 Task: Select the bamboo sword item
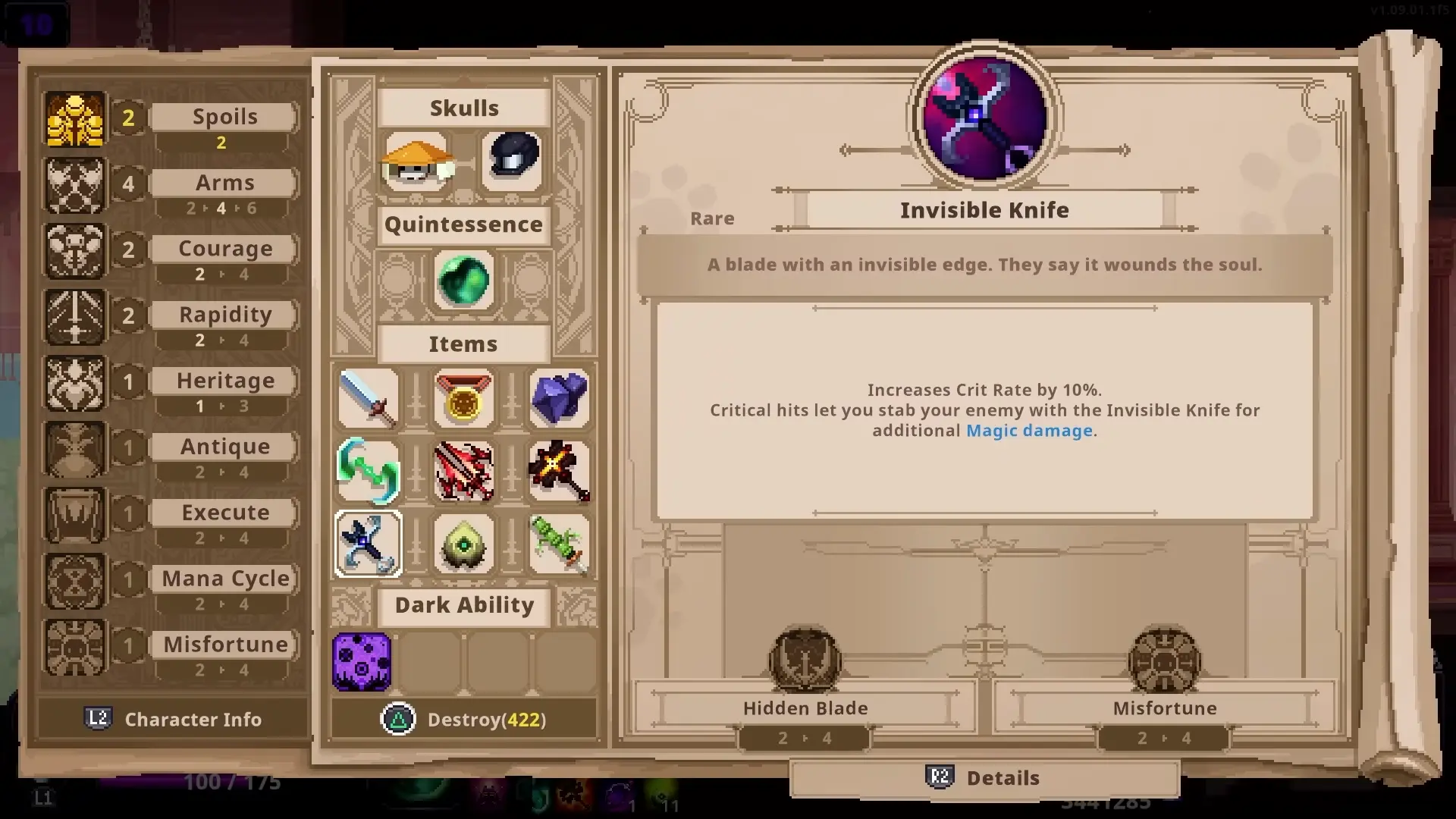(x=559, y=544)
